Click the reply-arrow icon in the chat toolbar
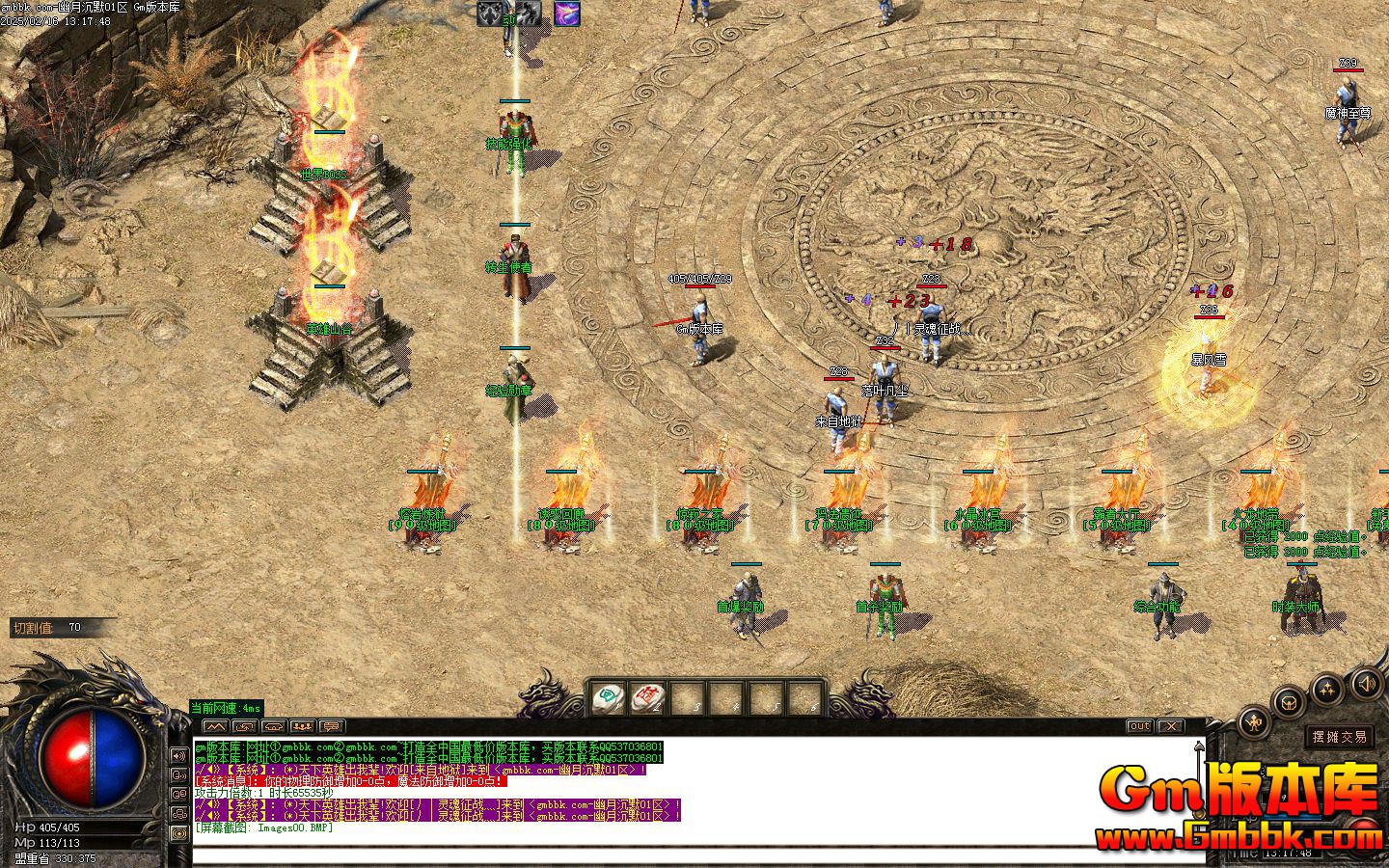The width and height of the screenshot is (1389, 868). [243, 726]
